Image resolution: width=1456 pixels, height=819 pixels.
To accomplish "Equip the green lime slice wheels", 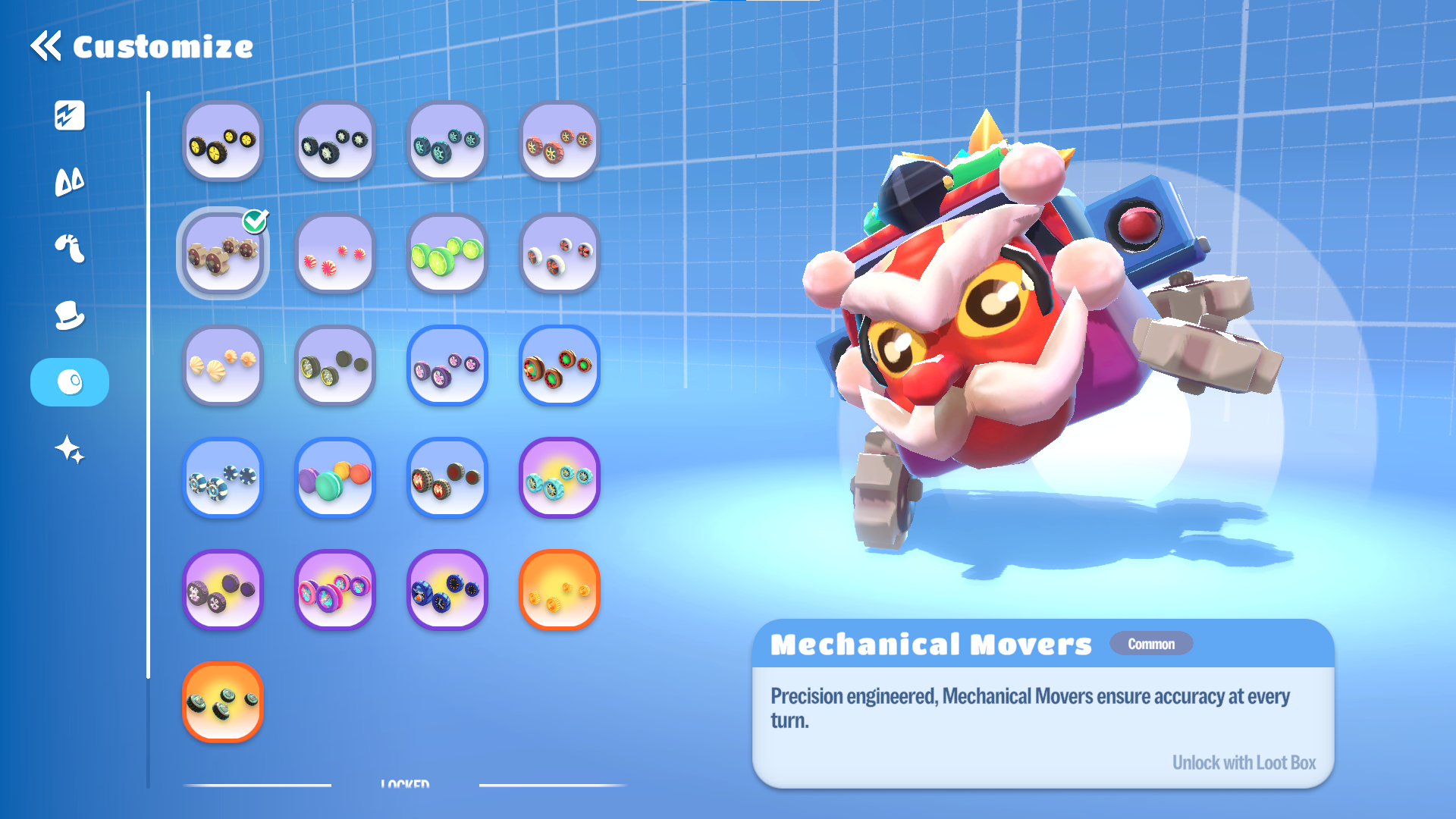I will coord(447,254).
